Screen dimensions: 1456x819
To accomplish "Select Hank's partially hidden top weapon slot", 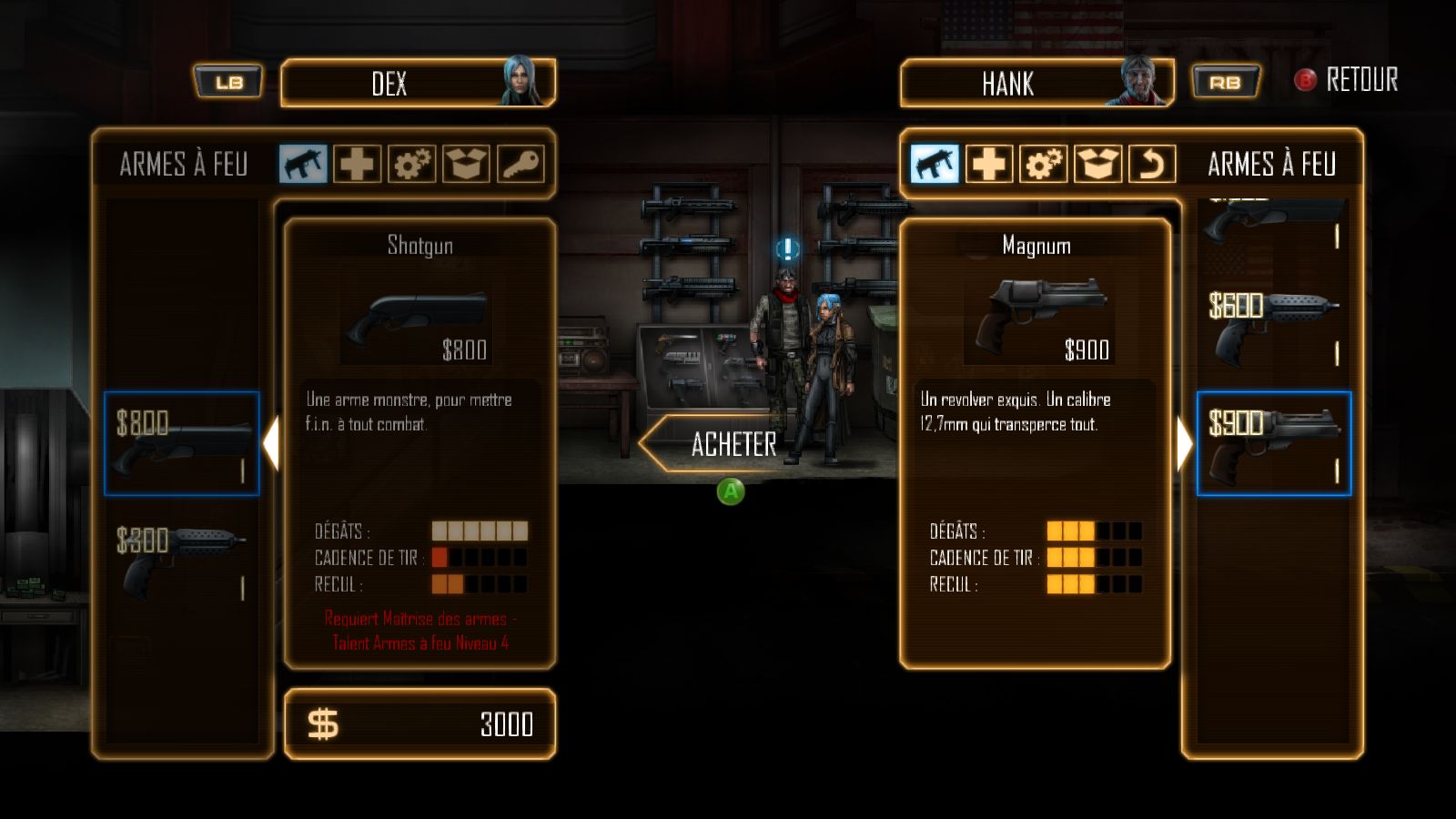I will coord(1274,223).
